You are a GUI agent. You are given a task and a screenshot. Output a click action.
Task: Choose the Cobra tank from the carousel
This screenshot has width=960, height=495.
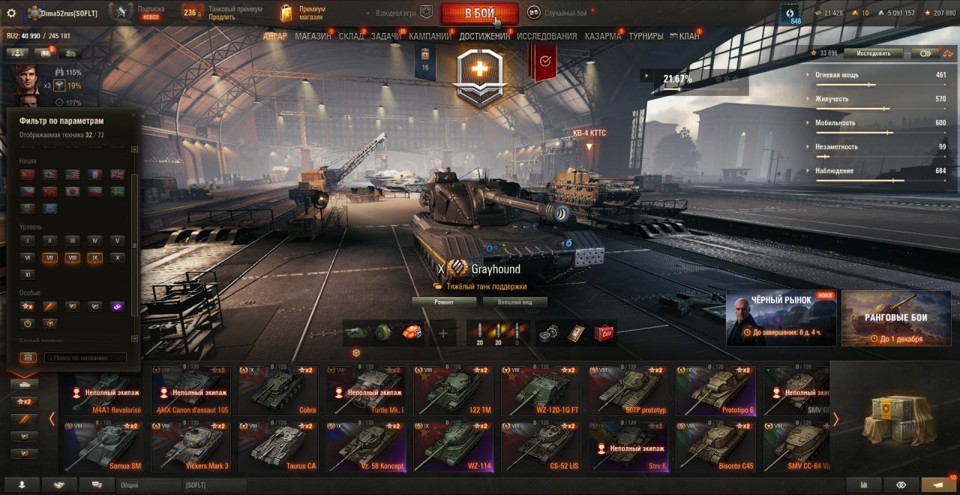(x=276, y=391)
